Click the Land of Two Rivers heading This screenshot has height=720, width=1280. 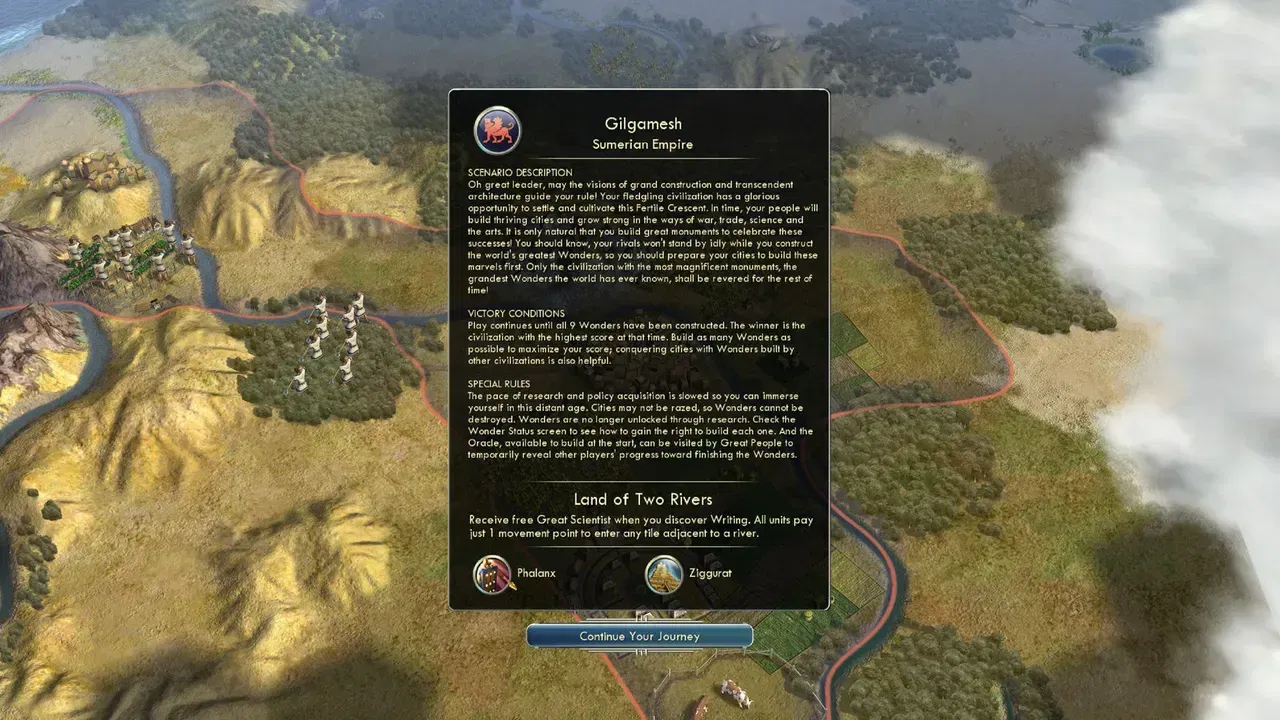click(640, 499)
